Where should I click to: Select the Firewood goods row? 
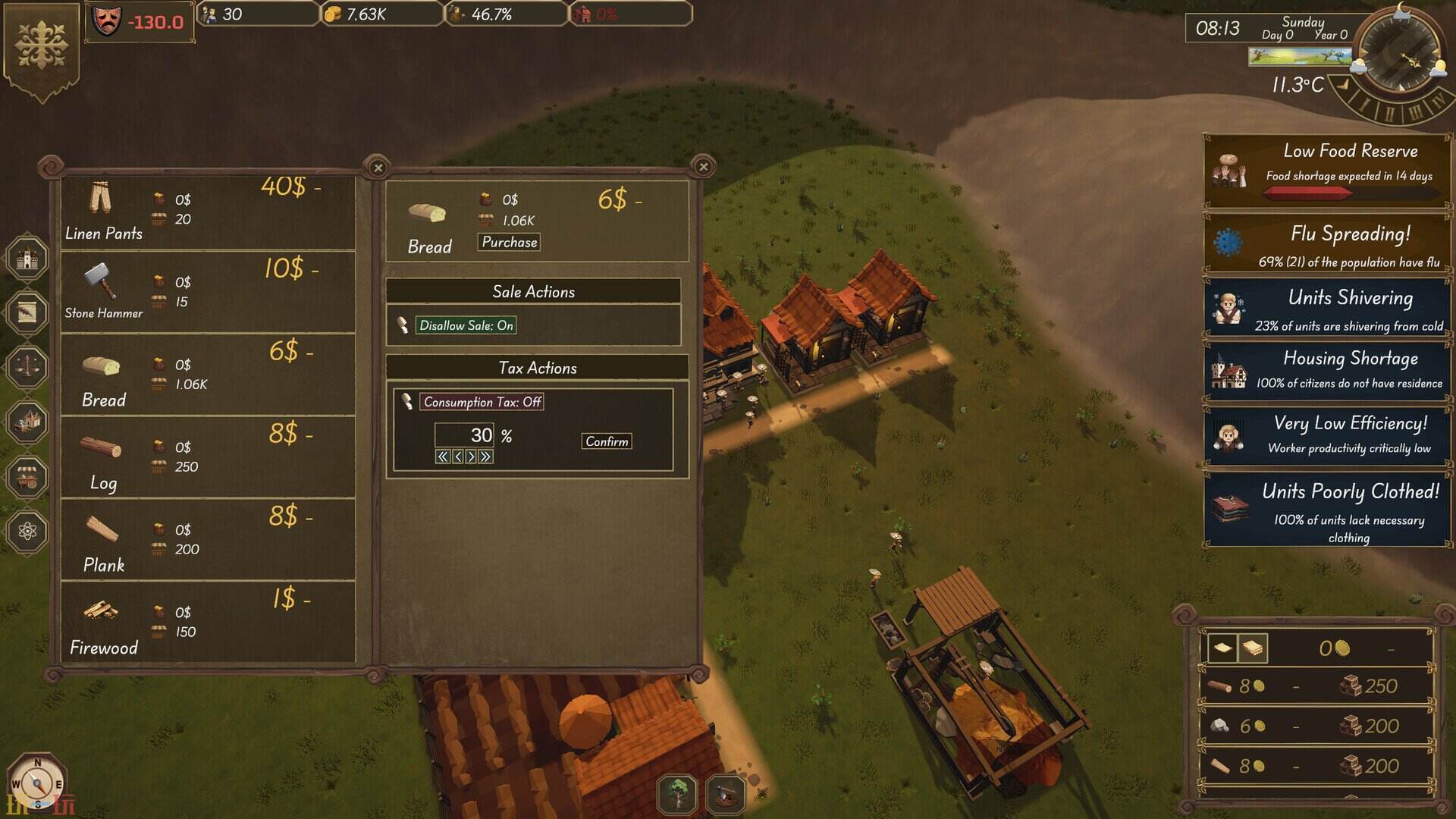(x=208, y=623)
